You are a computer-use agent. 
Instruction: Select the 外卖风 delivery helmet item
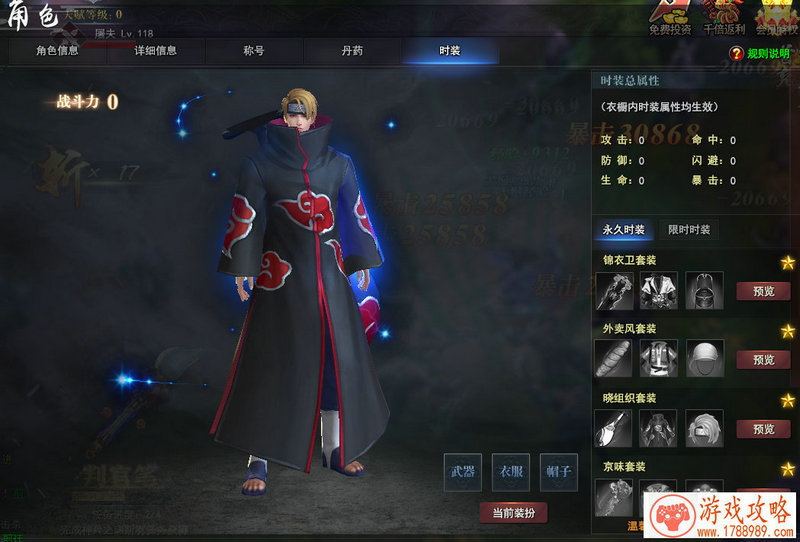pyautogui.click(x=704, y=359)
